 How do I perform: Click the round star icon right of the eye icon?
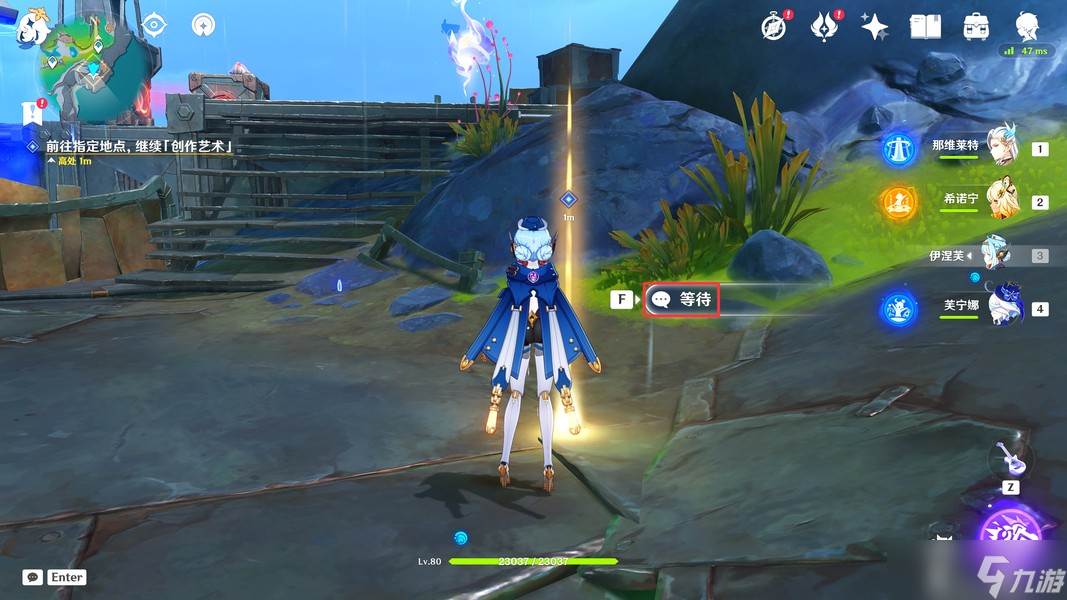point(203,24)
